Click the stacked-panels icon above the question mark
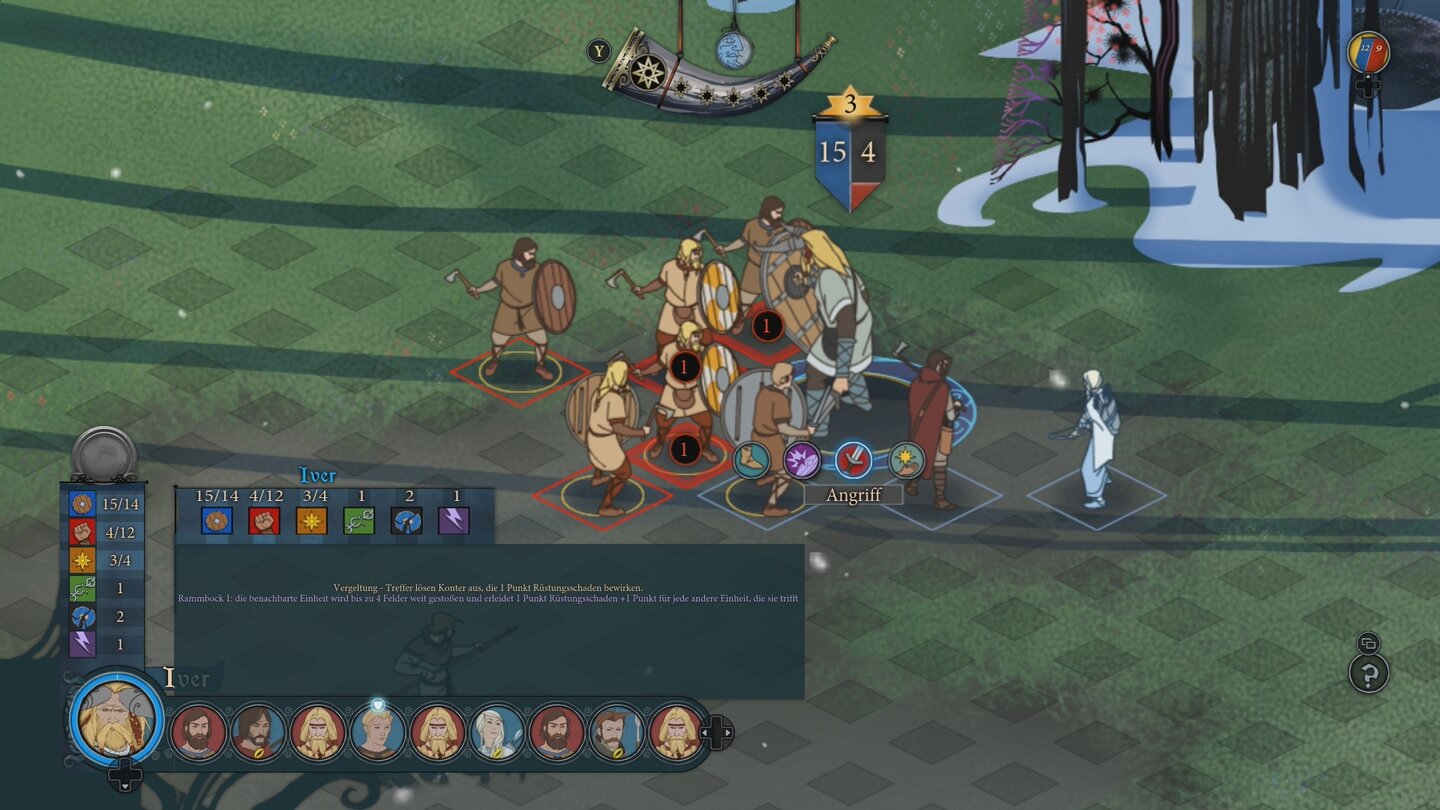Screen dimensions: 1440x810 click(1368, 643)
